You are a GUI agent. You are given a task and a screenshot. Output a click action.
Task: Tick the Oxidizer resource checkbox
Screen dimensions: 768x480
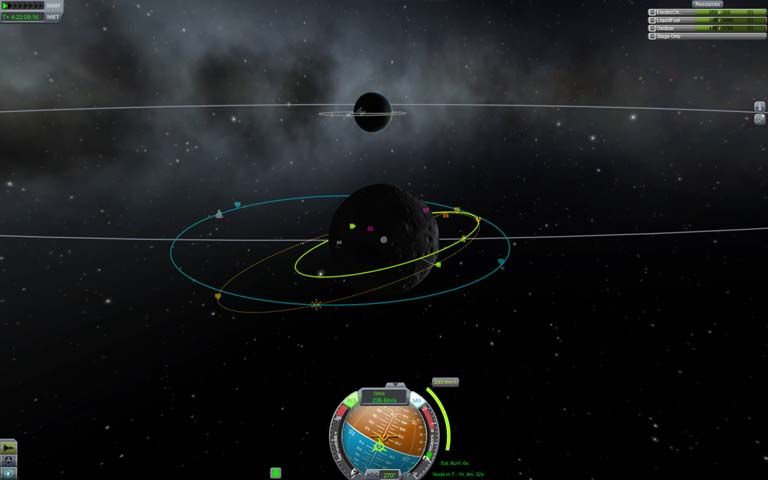tap(653, 28)
